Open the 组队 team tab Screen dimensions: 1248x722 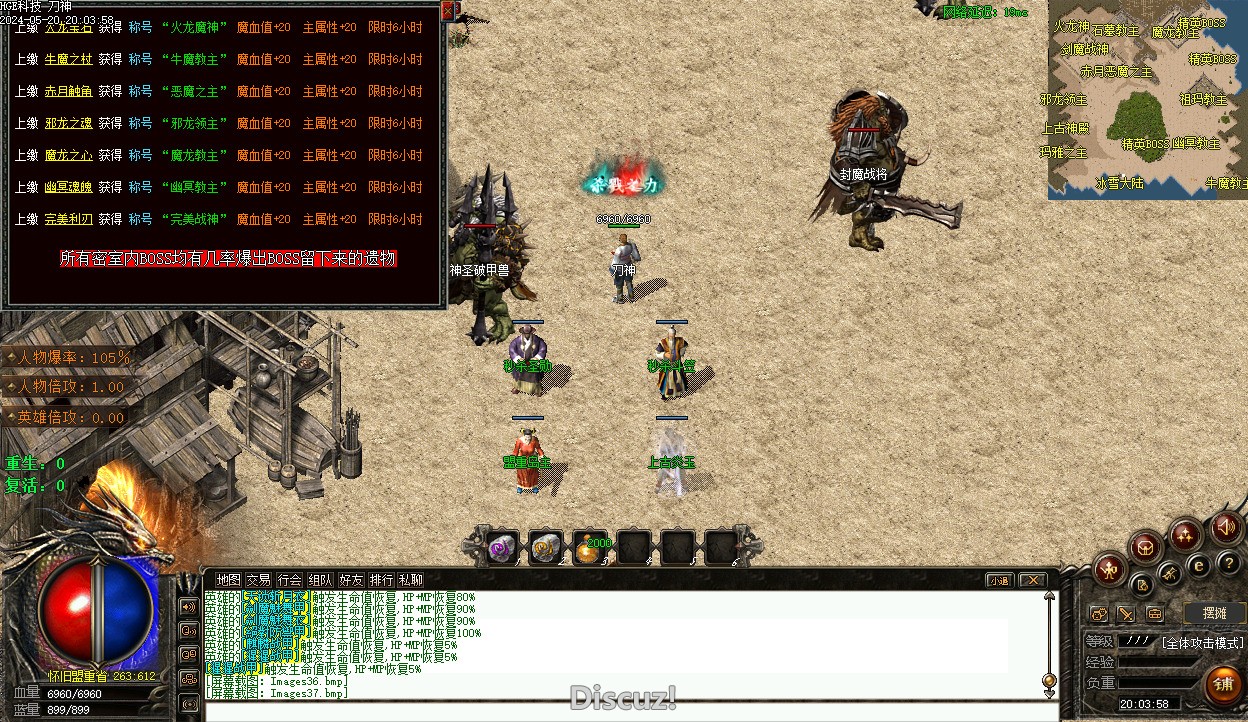320,580
